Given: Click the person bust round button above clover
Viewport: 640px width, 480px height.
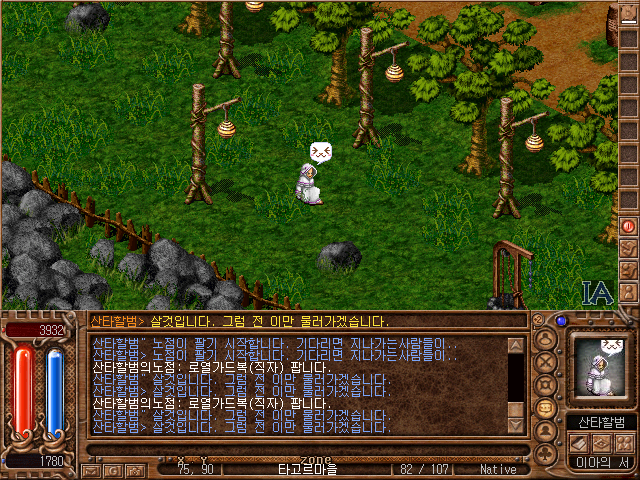Looking at the screenshot, I should pyautogui.click(x=546, y=431).
